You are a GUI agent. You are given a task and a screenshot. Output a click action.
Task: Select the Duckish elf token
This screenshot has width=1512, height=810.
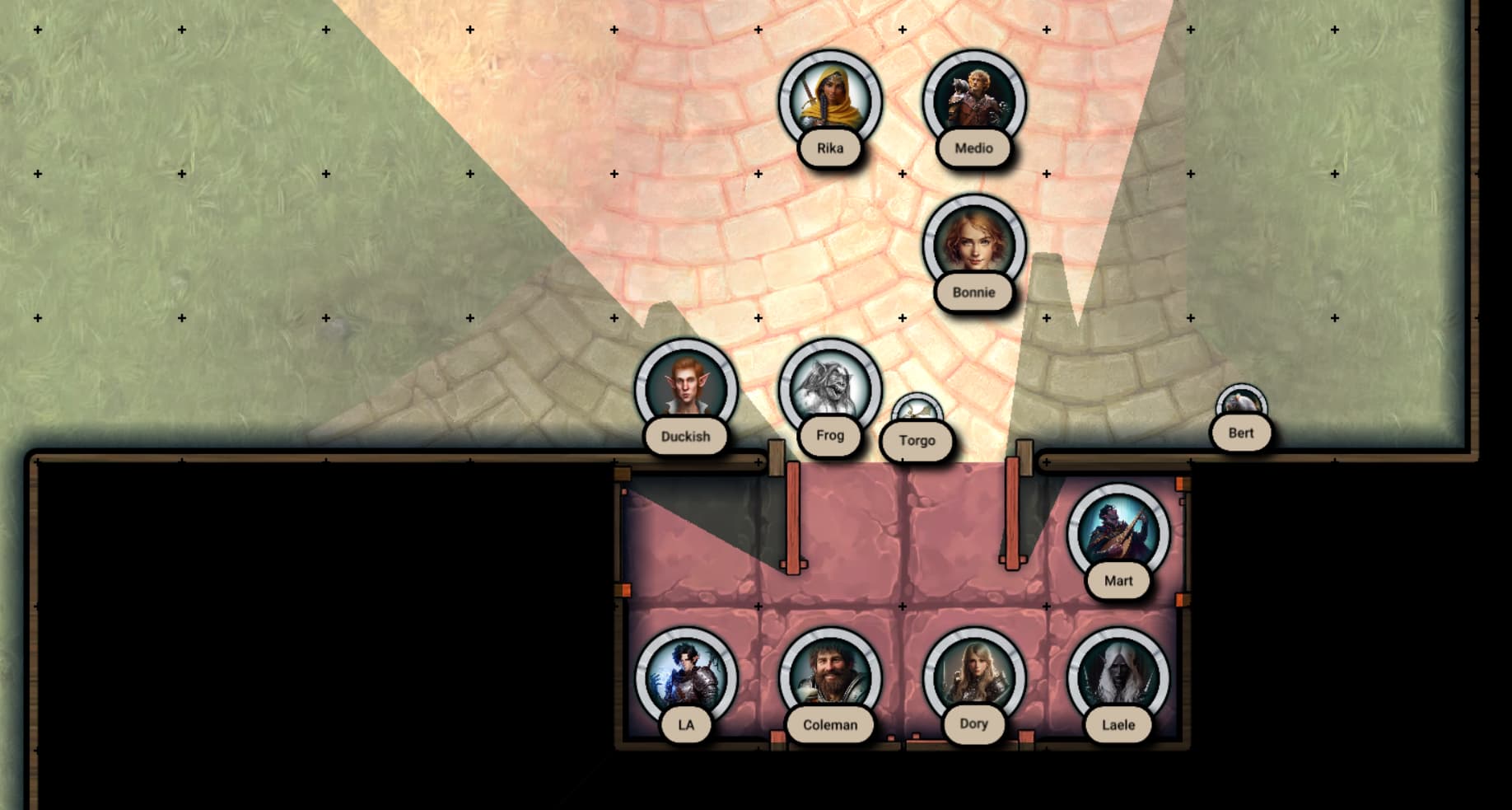[x=685, y=387]
